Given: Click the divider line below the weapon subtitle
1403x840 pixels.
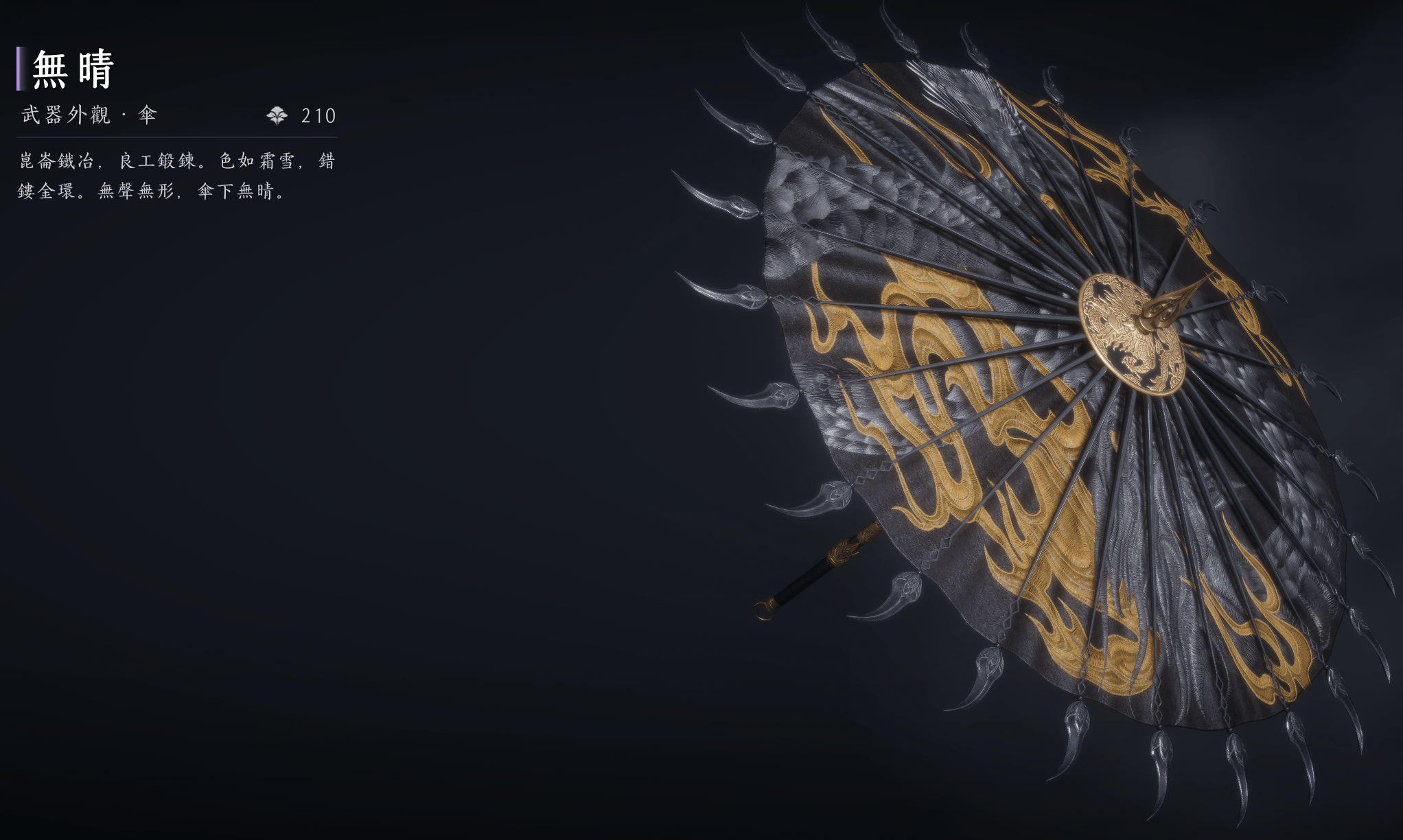Looking at the screenshot, I should point(178,137).
